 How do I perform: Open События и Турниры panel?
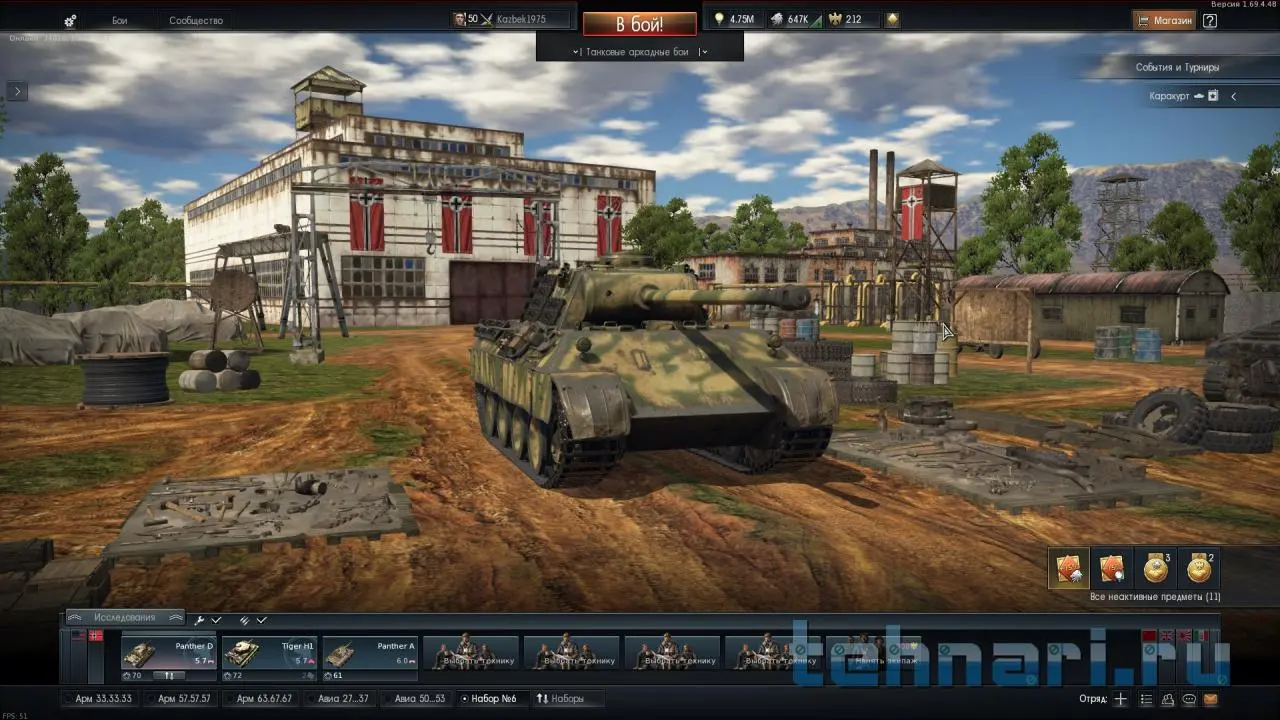point(1177,67)
